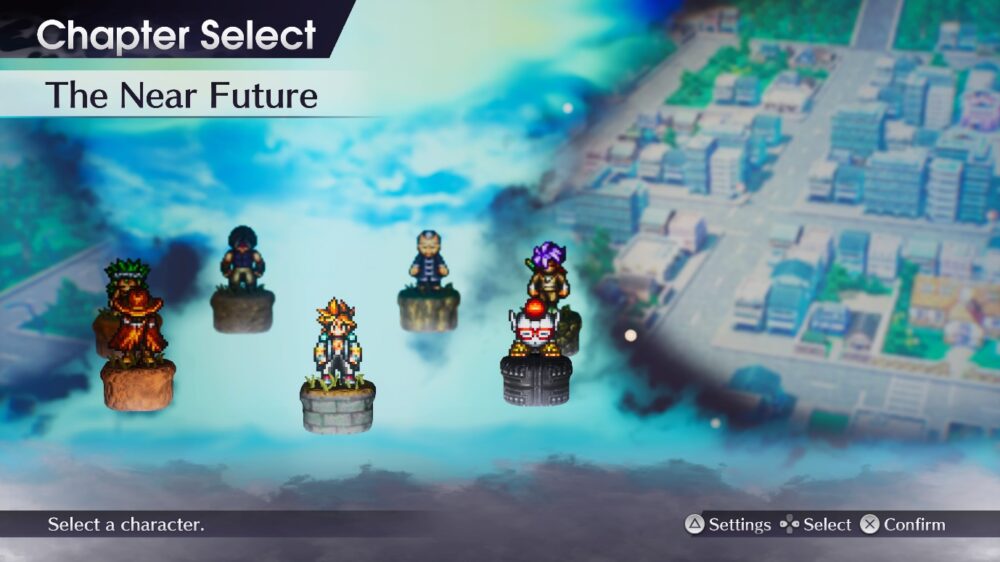The height and width of the screenshot is (562, 1000).
Task: Select the purple-haired ninja Oboromaru
Action: (x=547, y=268)
